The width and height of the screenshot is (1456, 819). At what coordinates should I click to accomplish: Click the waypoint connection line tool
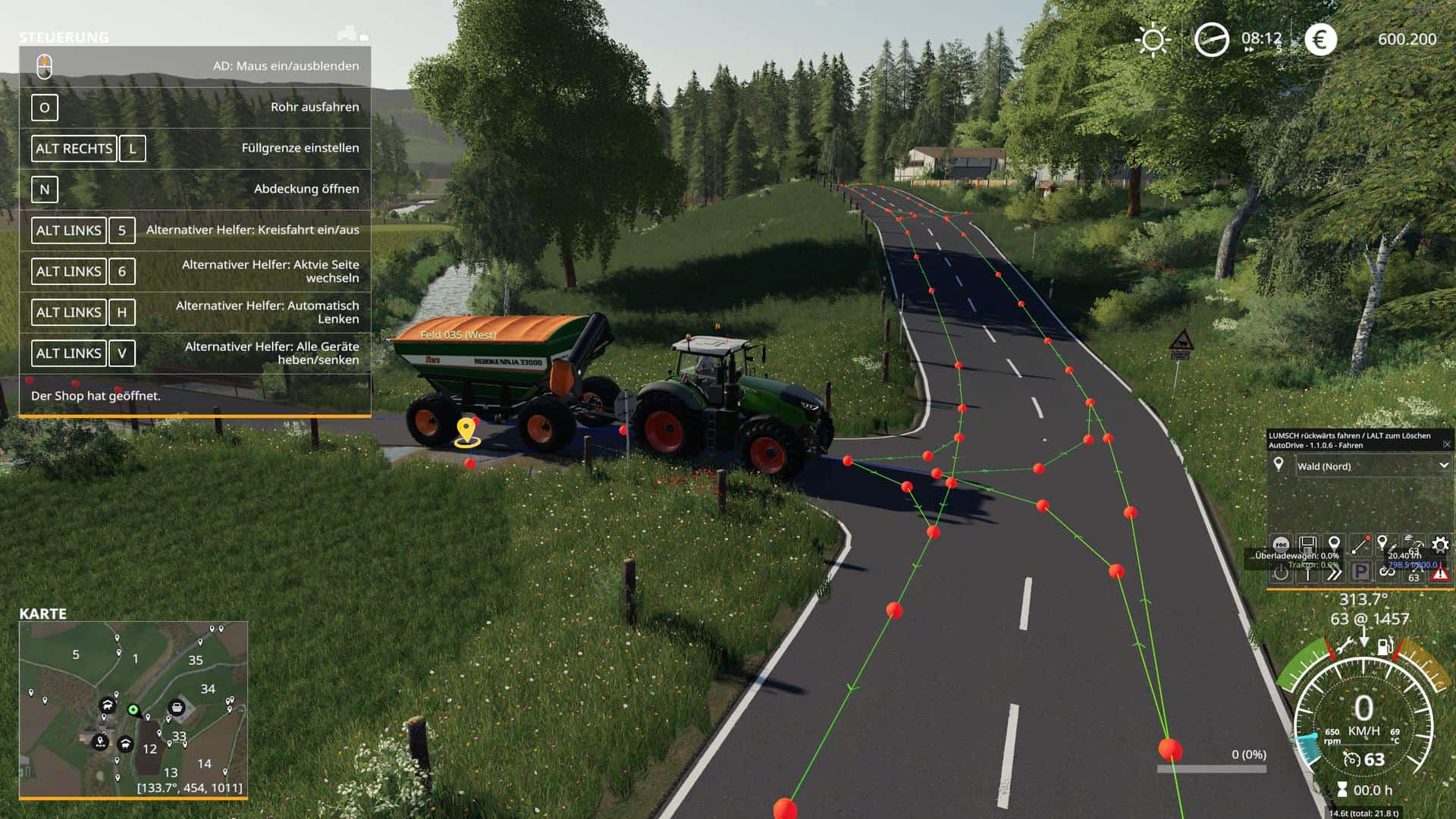[x=1360, y=544]
